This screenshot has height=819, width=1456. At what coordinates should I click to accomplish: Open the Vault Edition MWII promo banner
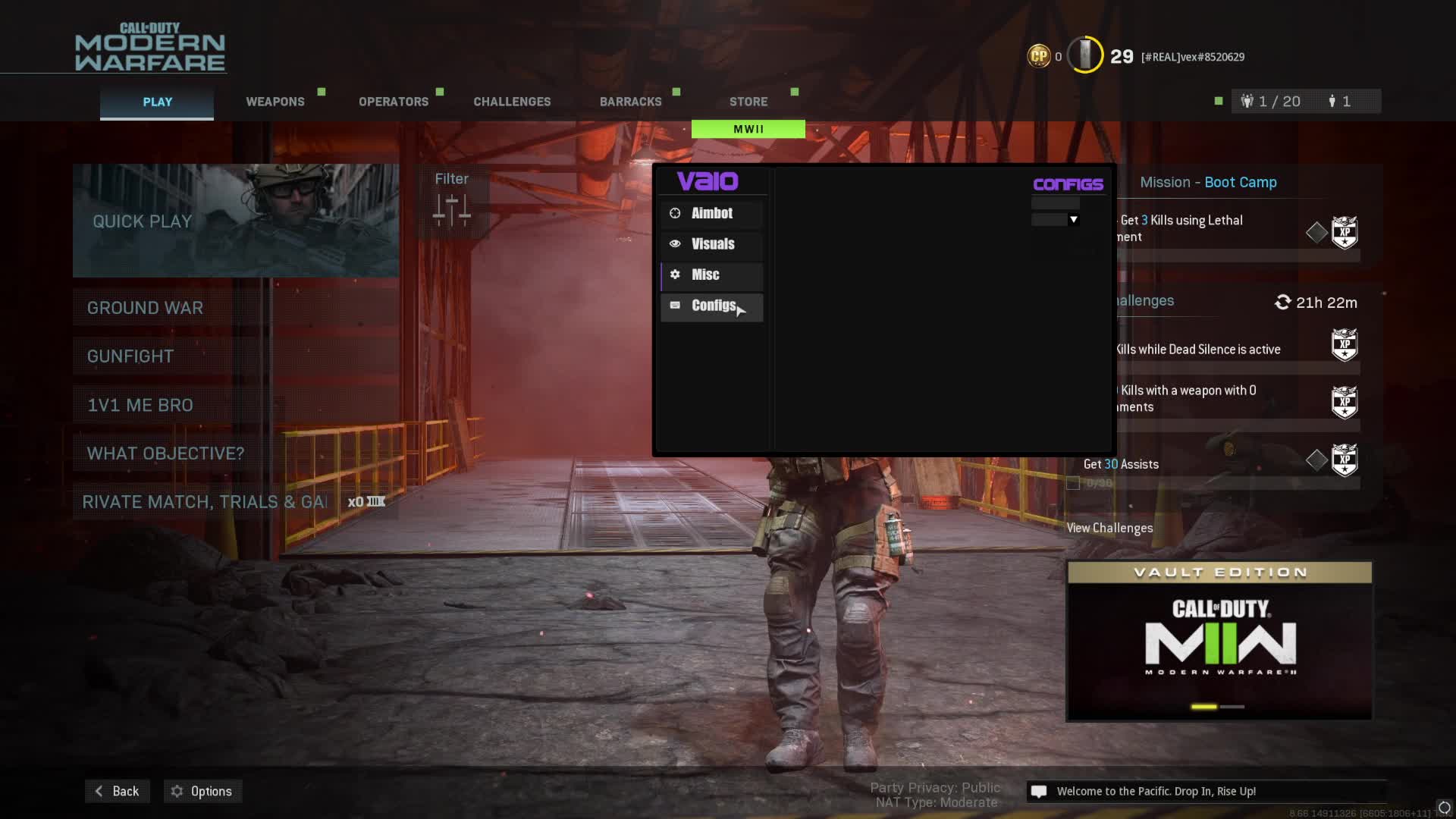[x=1219, y=641]
